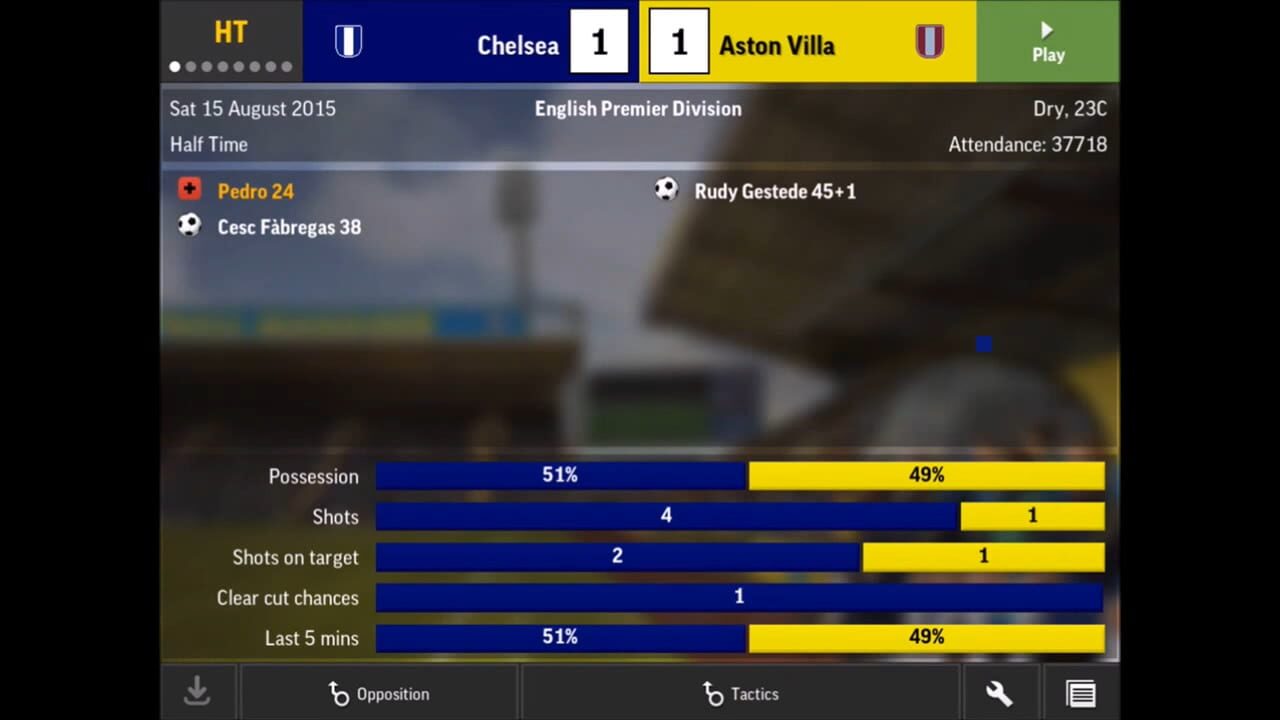This screenshot has height=720, width=1280.
Task: Click the Aston Villa club crest
Action: pos(929,42)
